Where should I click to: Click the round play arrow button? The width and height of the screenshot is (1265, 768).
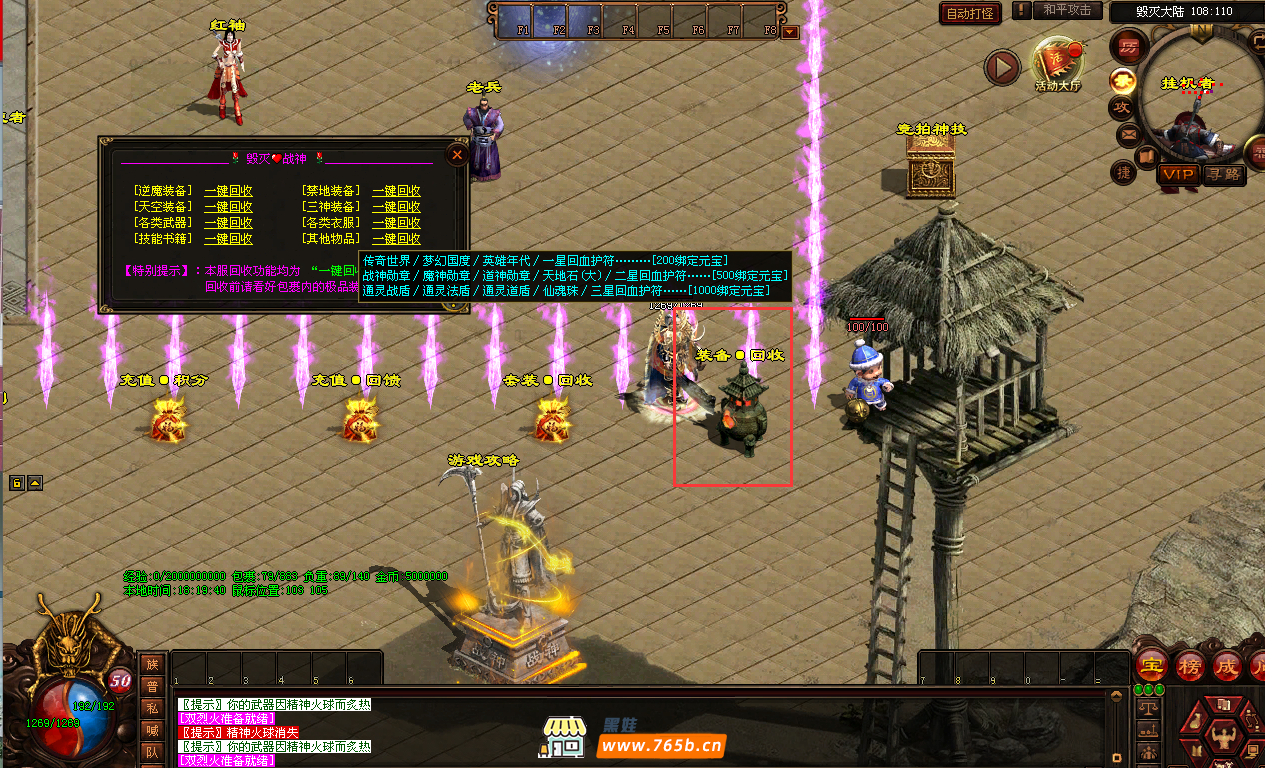(x=1002, y=67)
